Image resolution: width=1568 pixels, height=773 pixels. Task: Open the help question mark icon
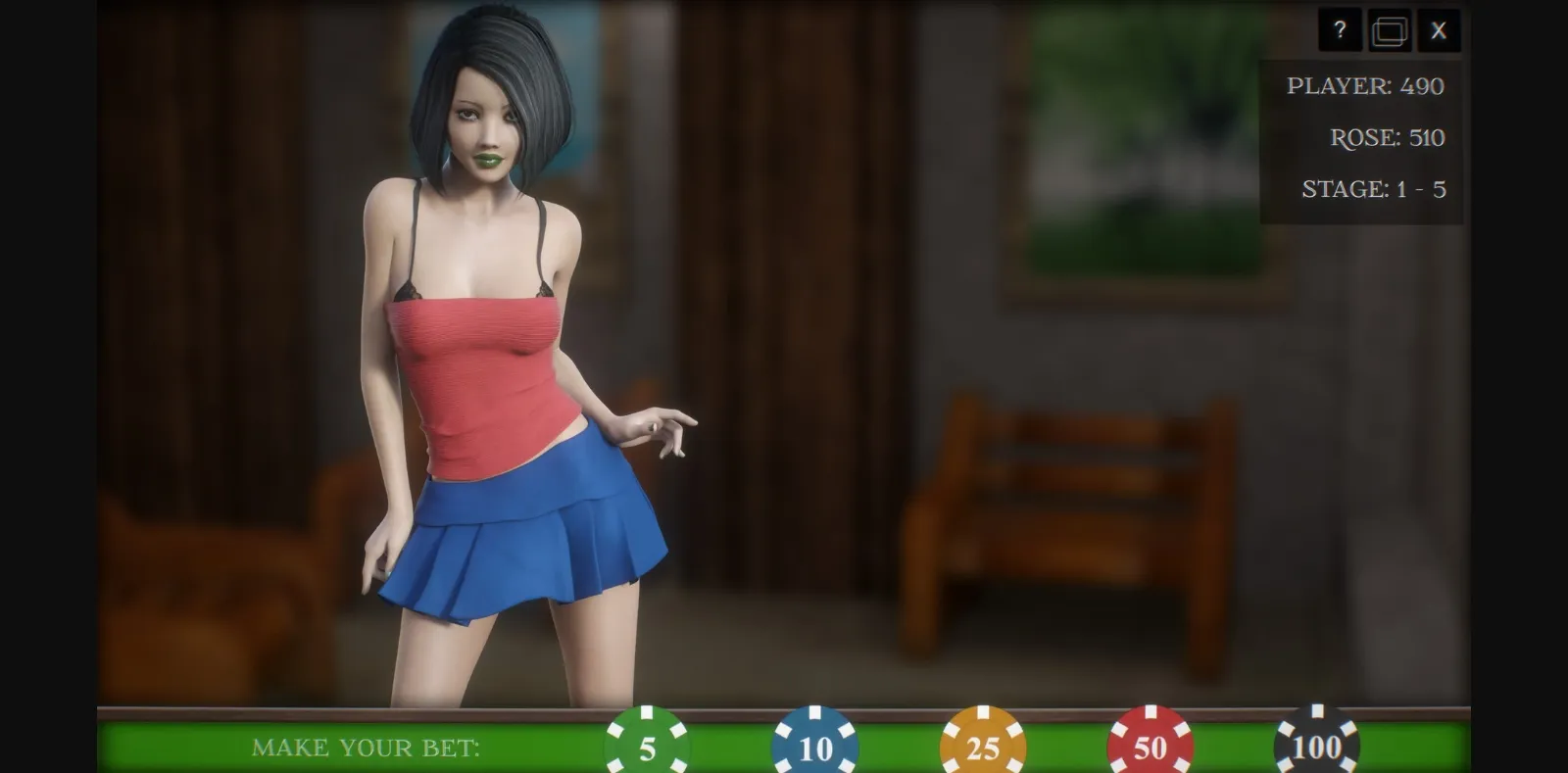click(x=1341, y=30)
